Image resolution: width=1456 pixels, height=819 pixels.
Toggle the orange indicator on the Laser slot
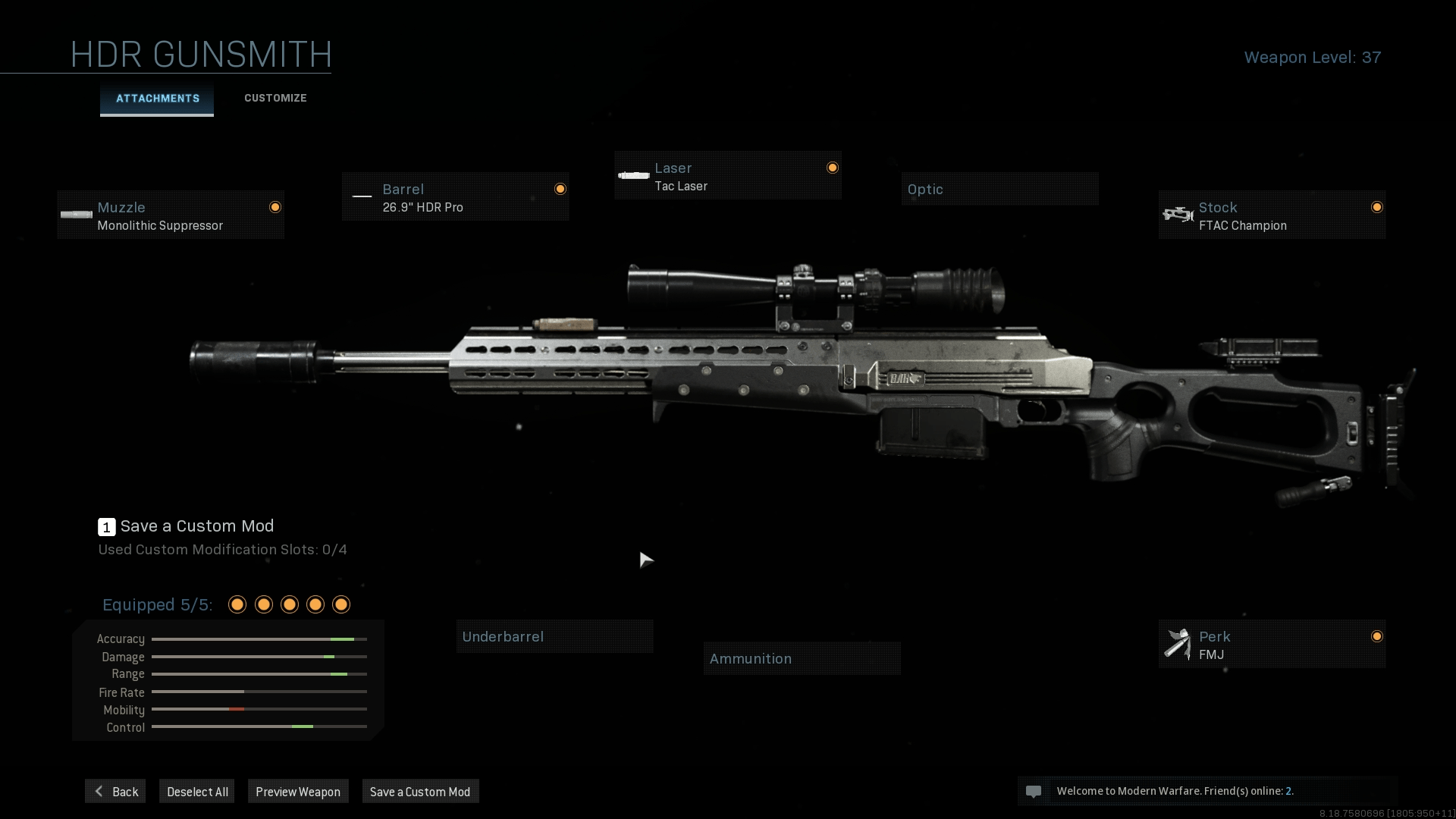pos(833,167)
